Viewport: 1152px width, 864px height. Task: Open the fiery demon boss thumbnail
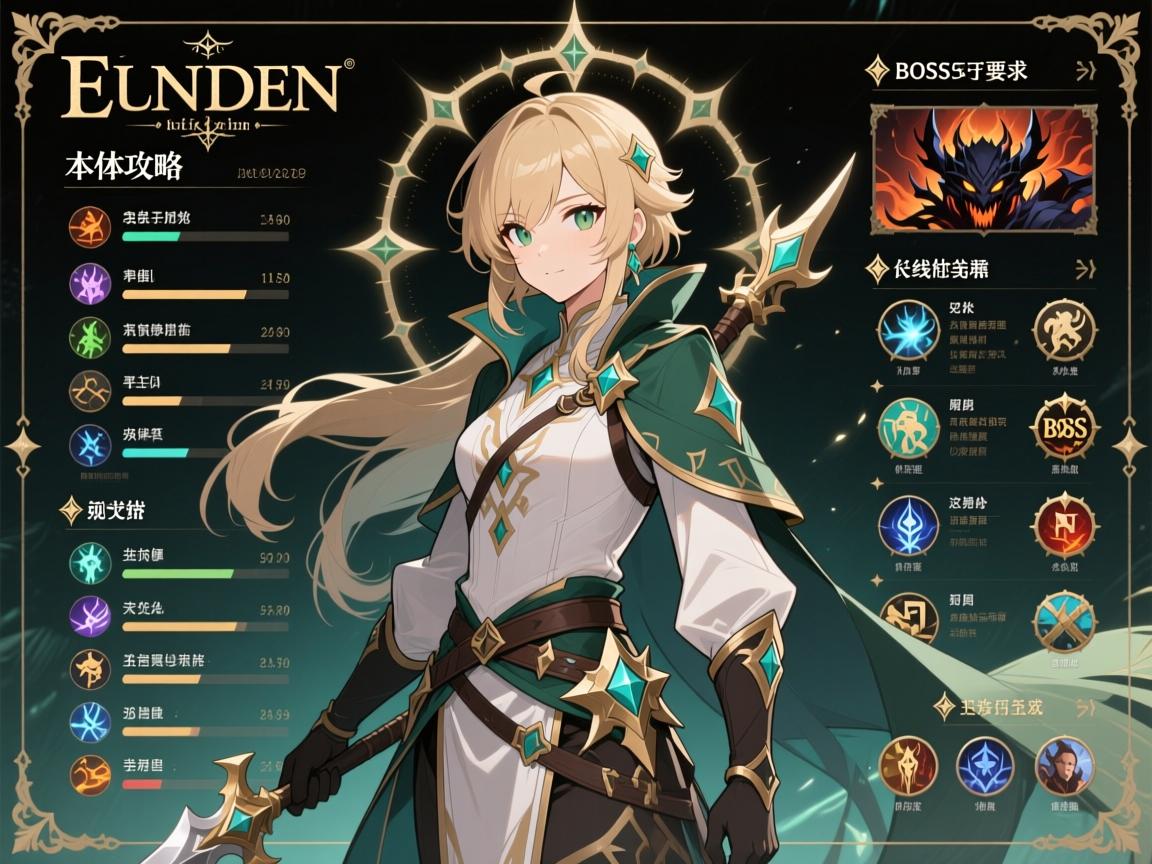[x=983, y=168]
